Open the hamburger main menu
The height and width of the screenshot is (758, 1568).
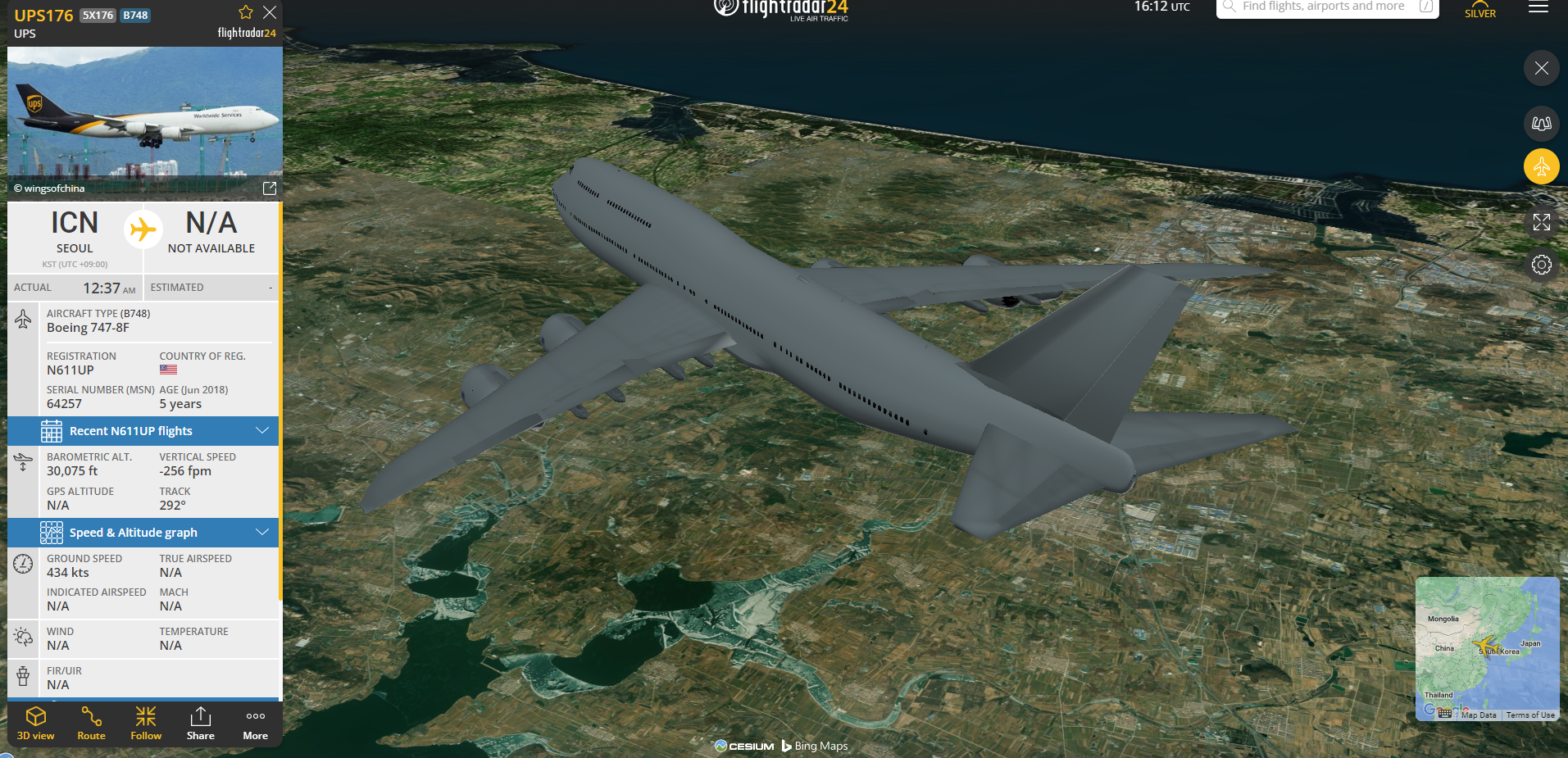pyautogui.click(x=1538, y=8)
